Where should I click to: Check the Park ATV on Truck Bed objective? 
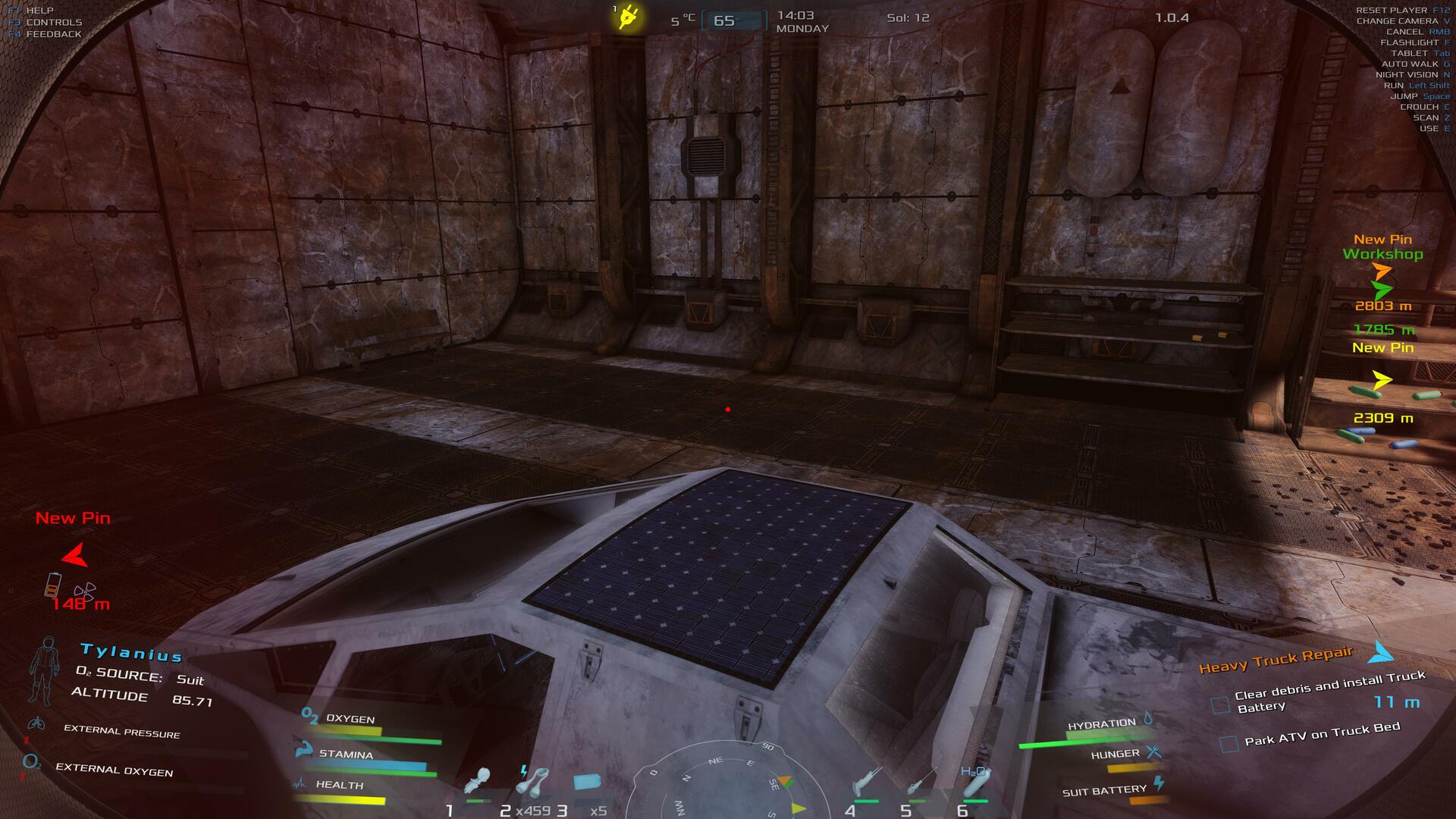click(1228, 744)
